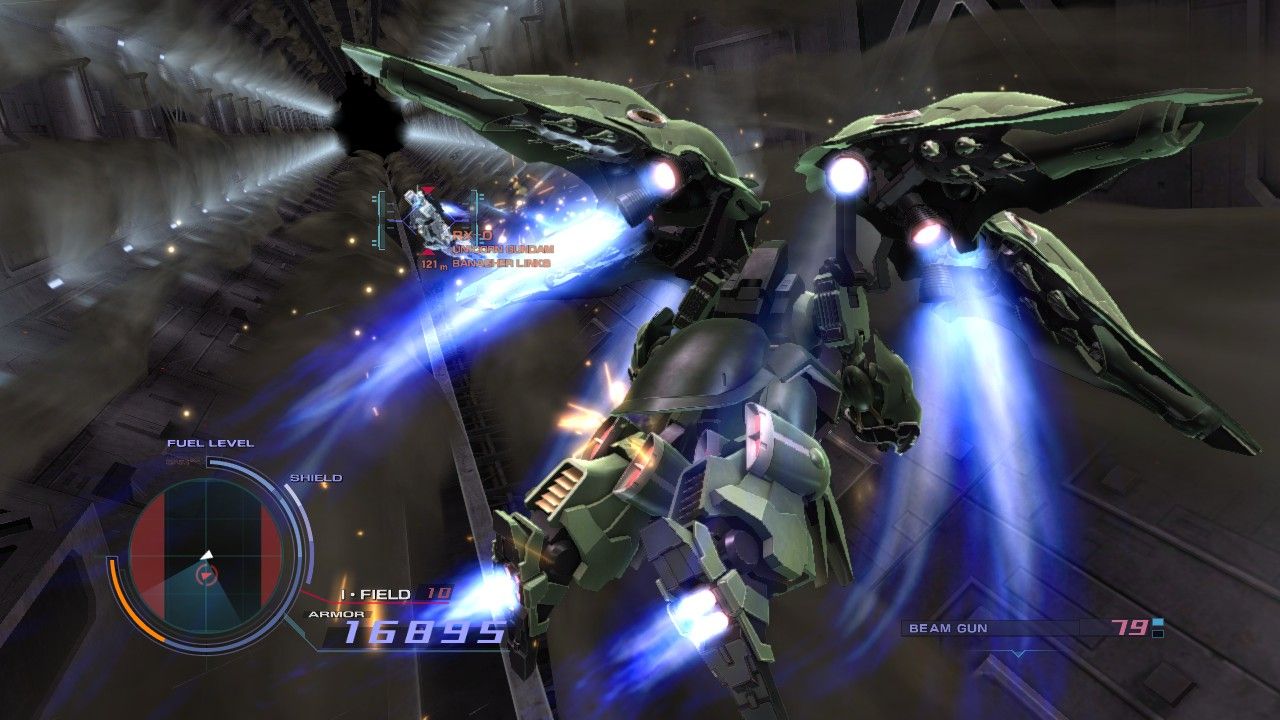This screenshot has width=1280, height=720.
Task: Click the BANAGHER LINKS pilot name
Action: pos(501,263)
